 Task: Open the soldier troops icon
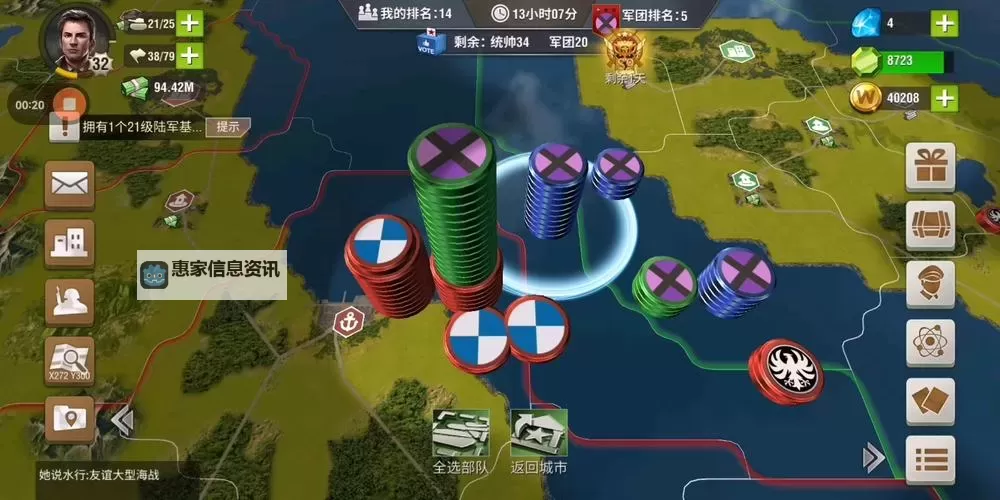[x=70, y=301]
